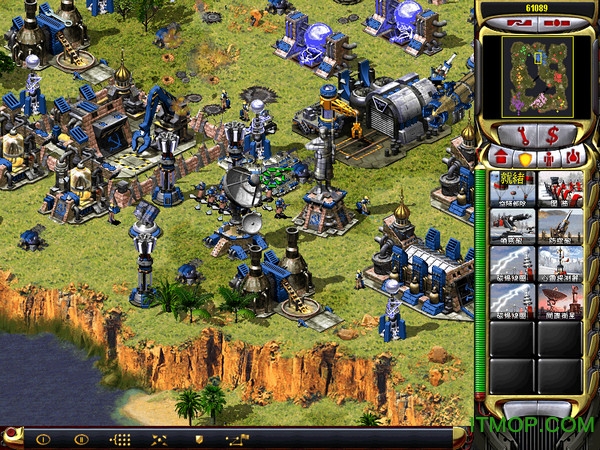
Task: Select the wall build icon
Action: pyautogui.click(x=561, y=188)
